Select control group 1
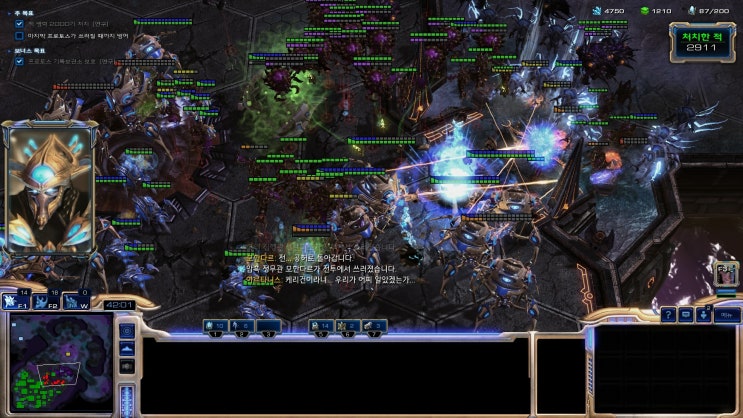This screenshot has height=418, width=743. (x=216, y=327)
